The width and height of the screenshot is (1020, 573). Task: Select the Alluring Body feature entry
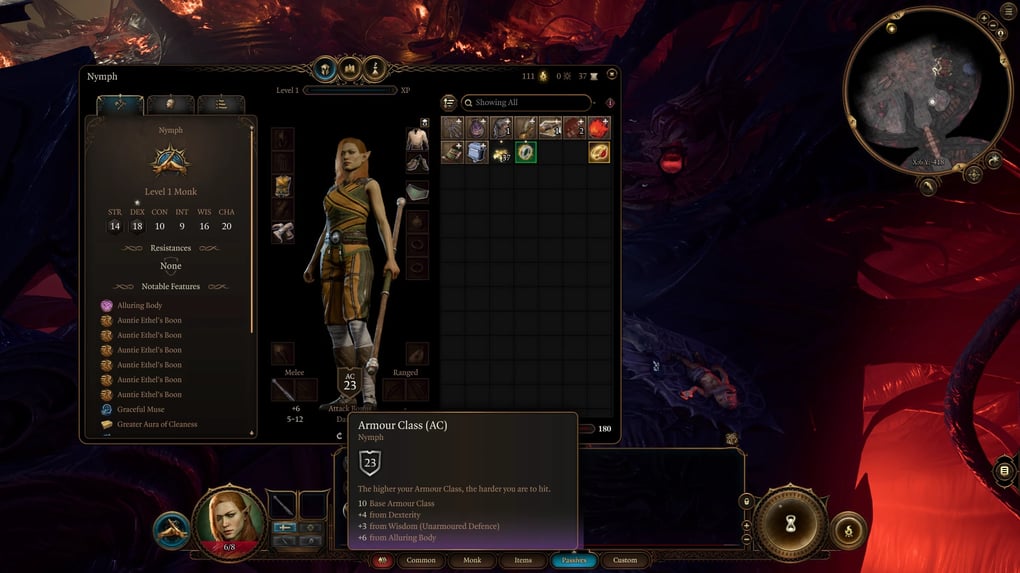139,305
